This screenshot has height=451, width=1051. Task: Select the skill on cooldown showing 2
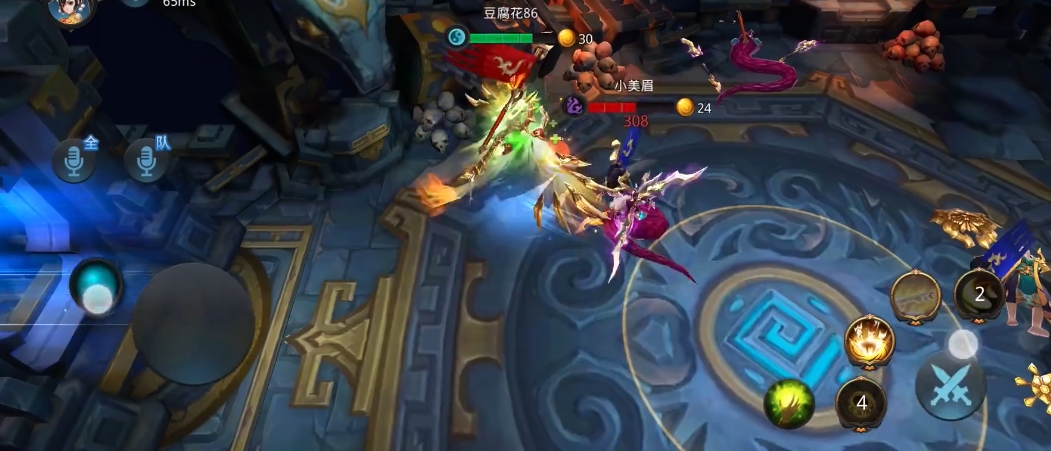(979, 295)
